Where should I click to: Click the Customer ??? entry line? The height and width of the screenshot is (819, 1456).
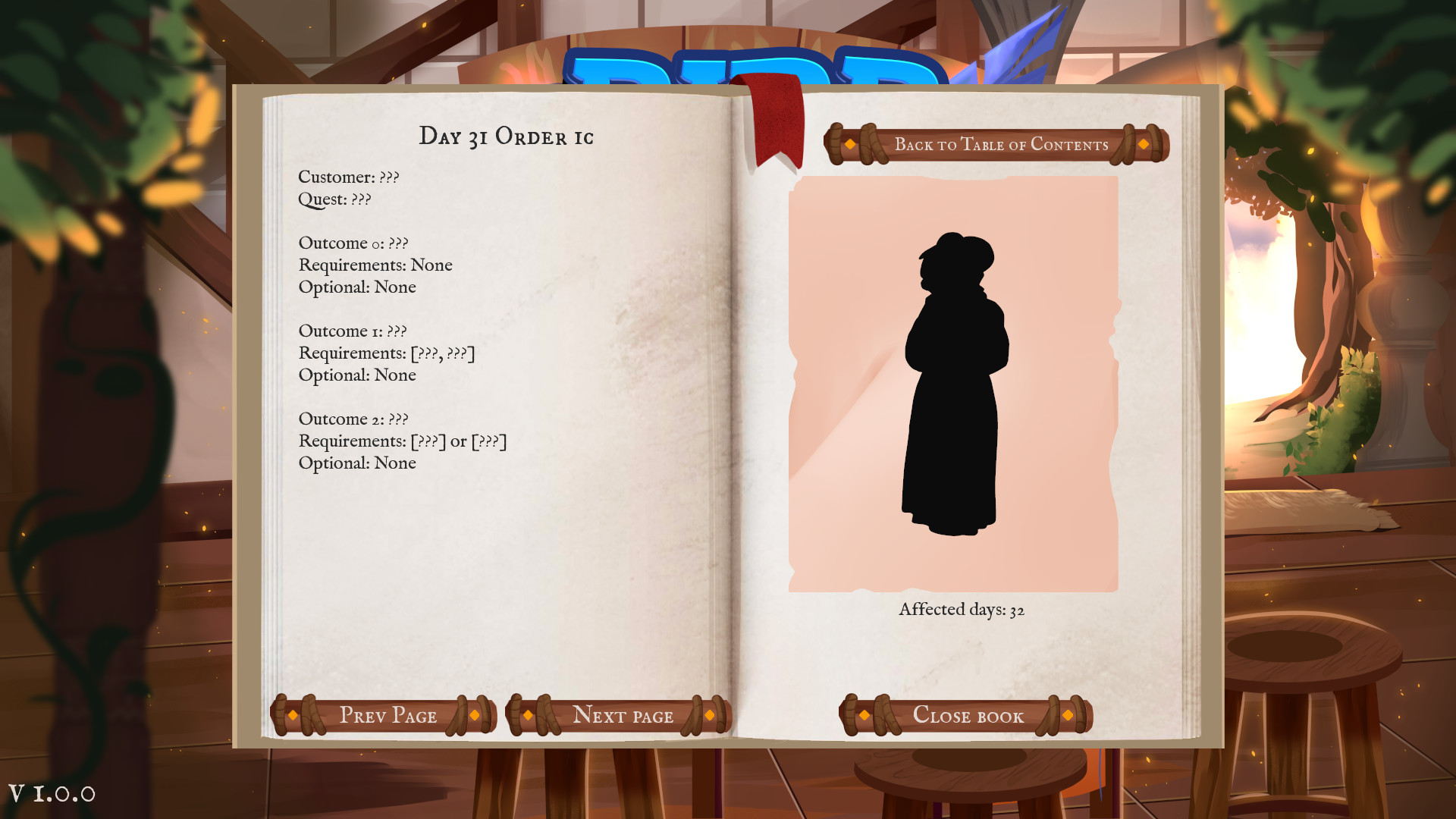tap(348, 177)
